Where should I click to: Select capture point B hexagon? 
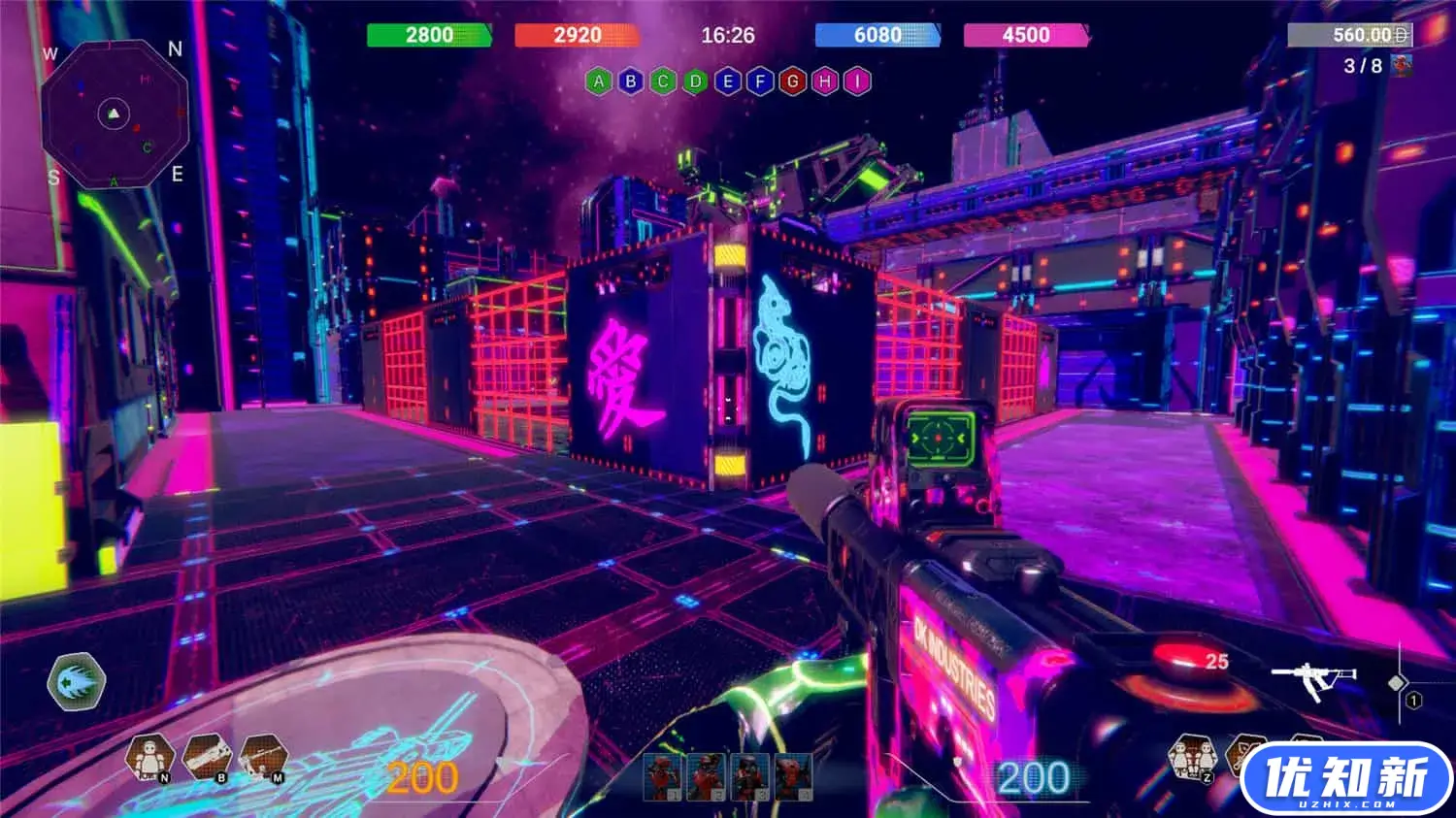[631, 82]
